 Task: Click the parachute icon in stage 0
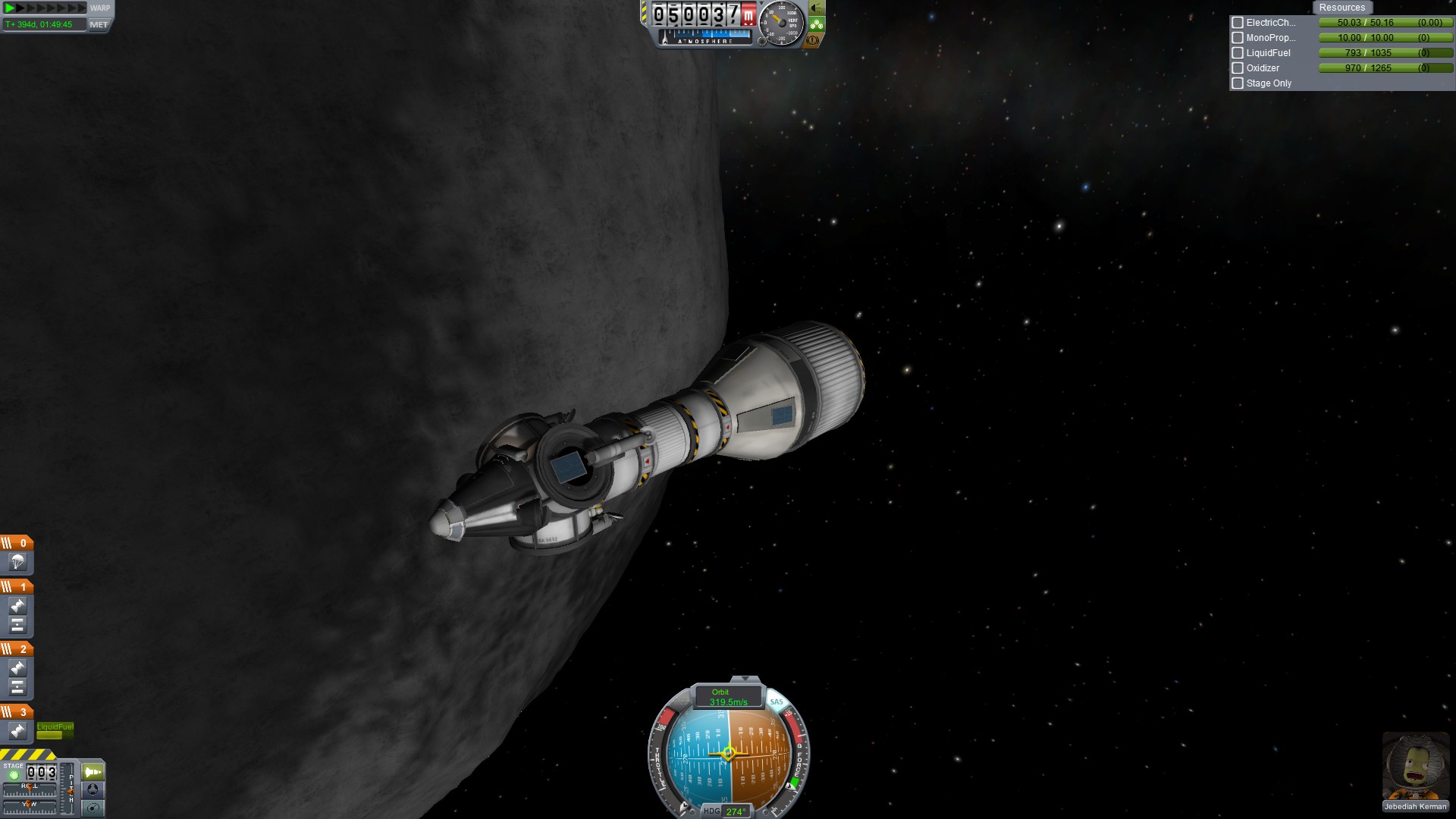(17, 562)
